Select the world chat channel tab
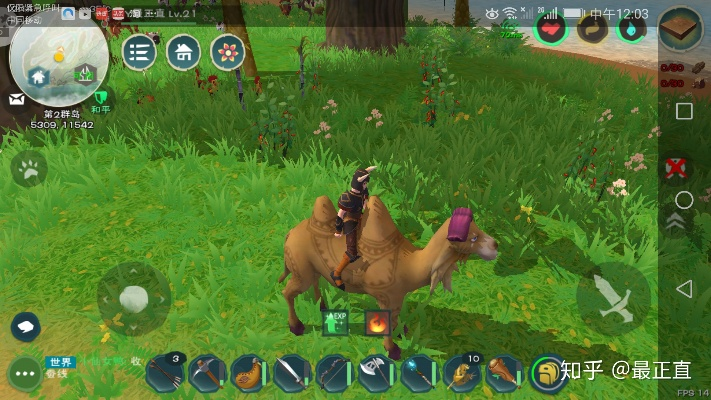 click(x=60, y=362)
